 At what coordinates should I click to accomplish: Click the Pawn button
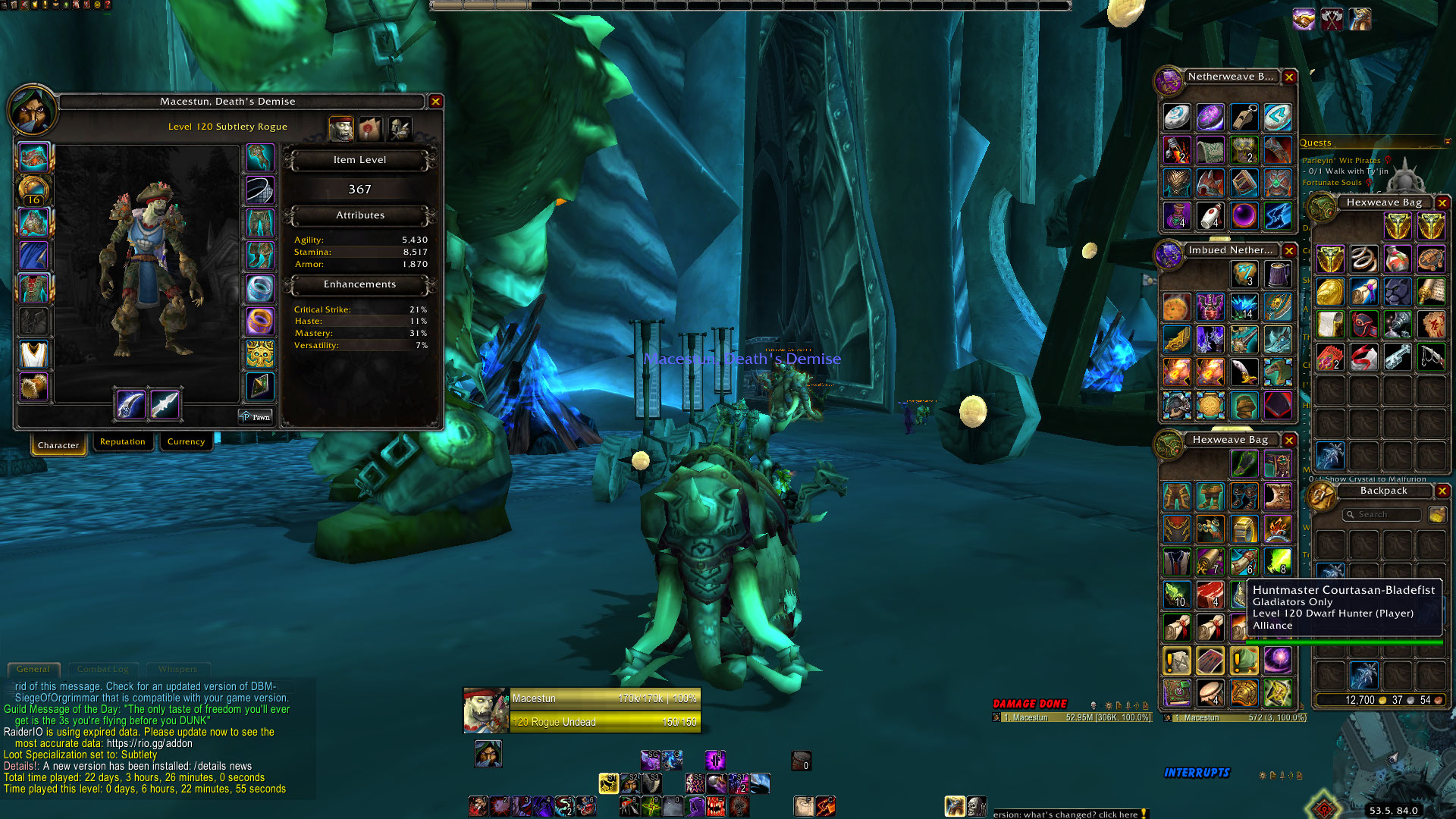click(x=256, y=417)
